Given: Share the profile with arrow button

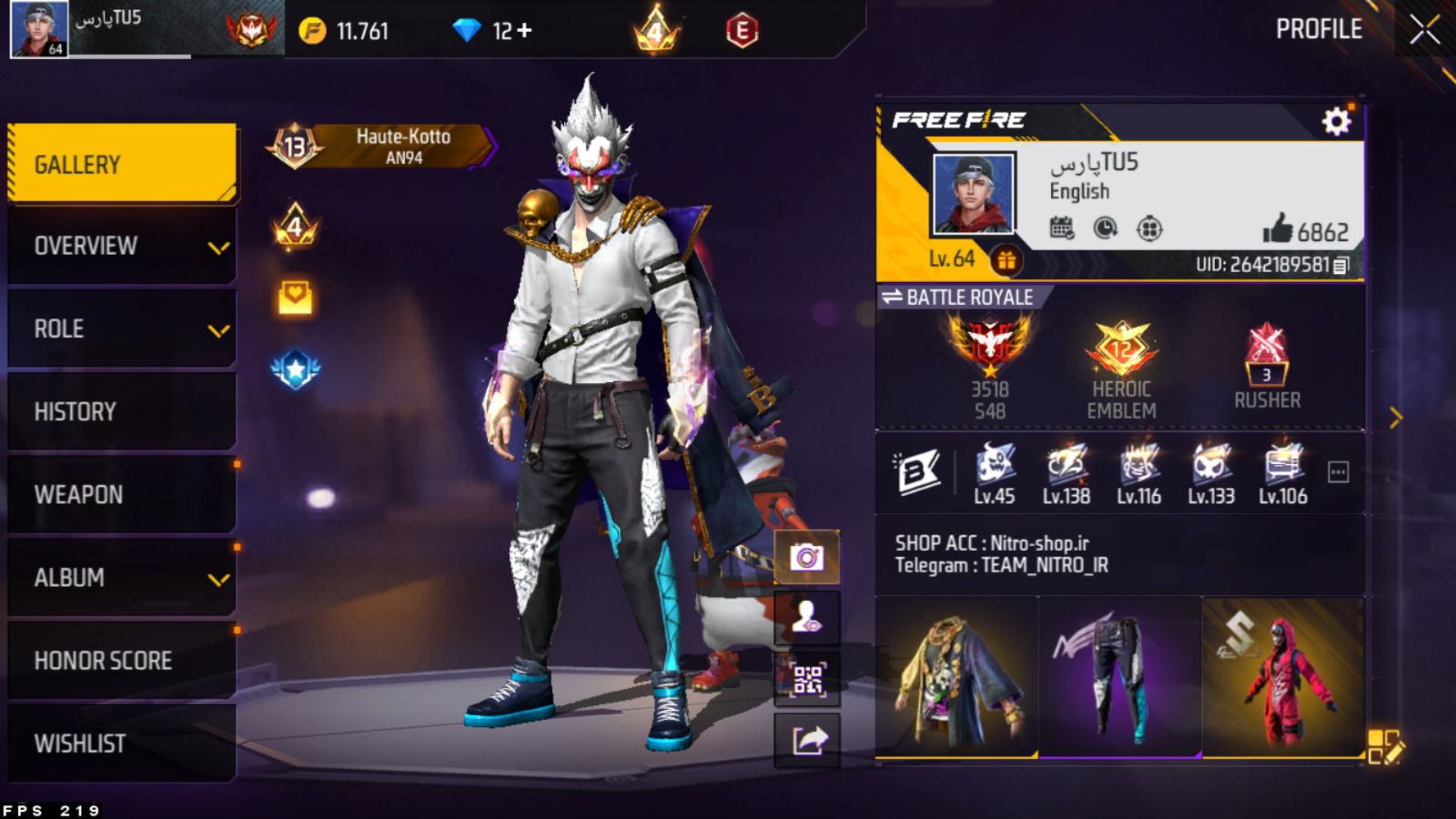Looking at the screenshot, I should (806, 740).
